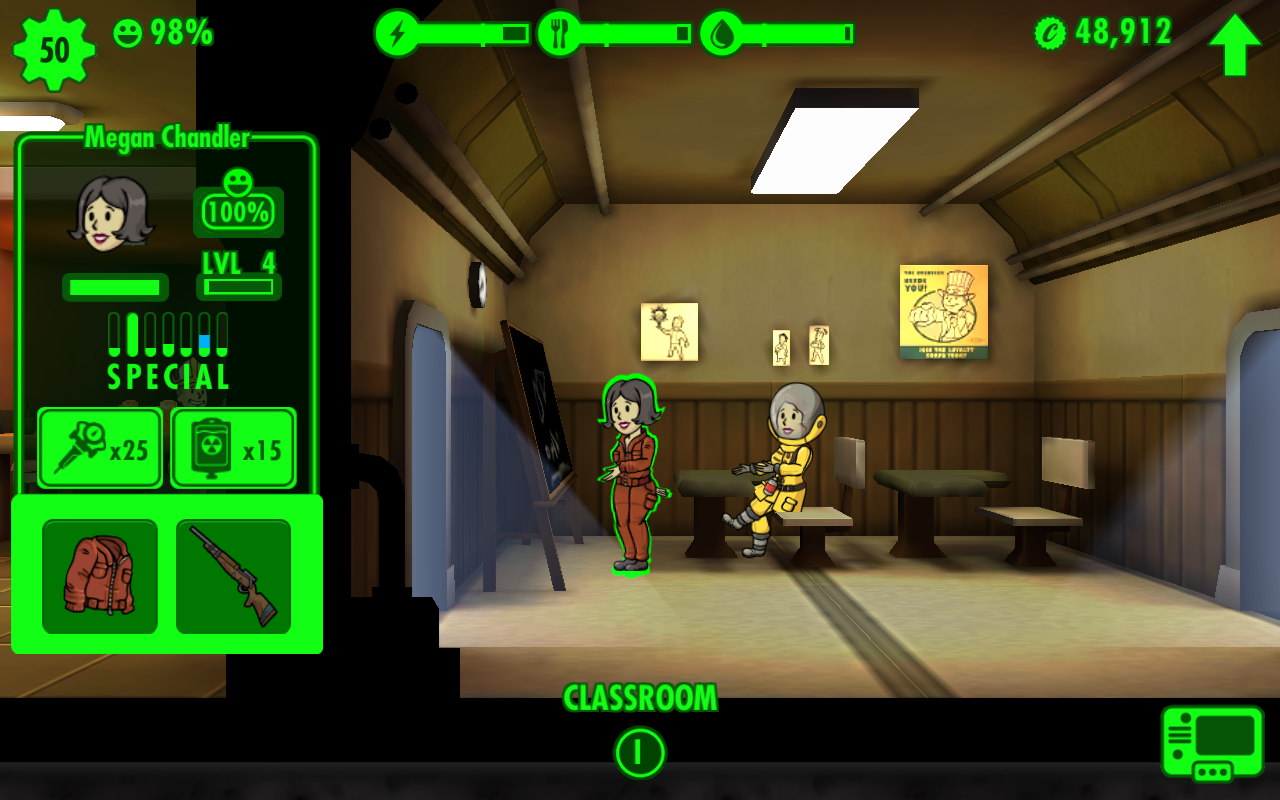Image resolution: width=1280 pixels, height=800 pixels.
Task: Use a Stimpak on Megan Chandler
Action: (x=100, y=448)
